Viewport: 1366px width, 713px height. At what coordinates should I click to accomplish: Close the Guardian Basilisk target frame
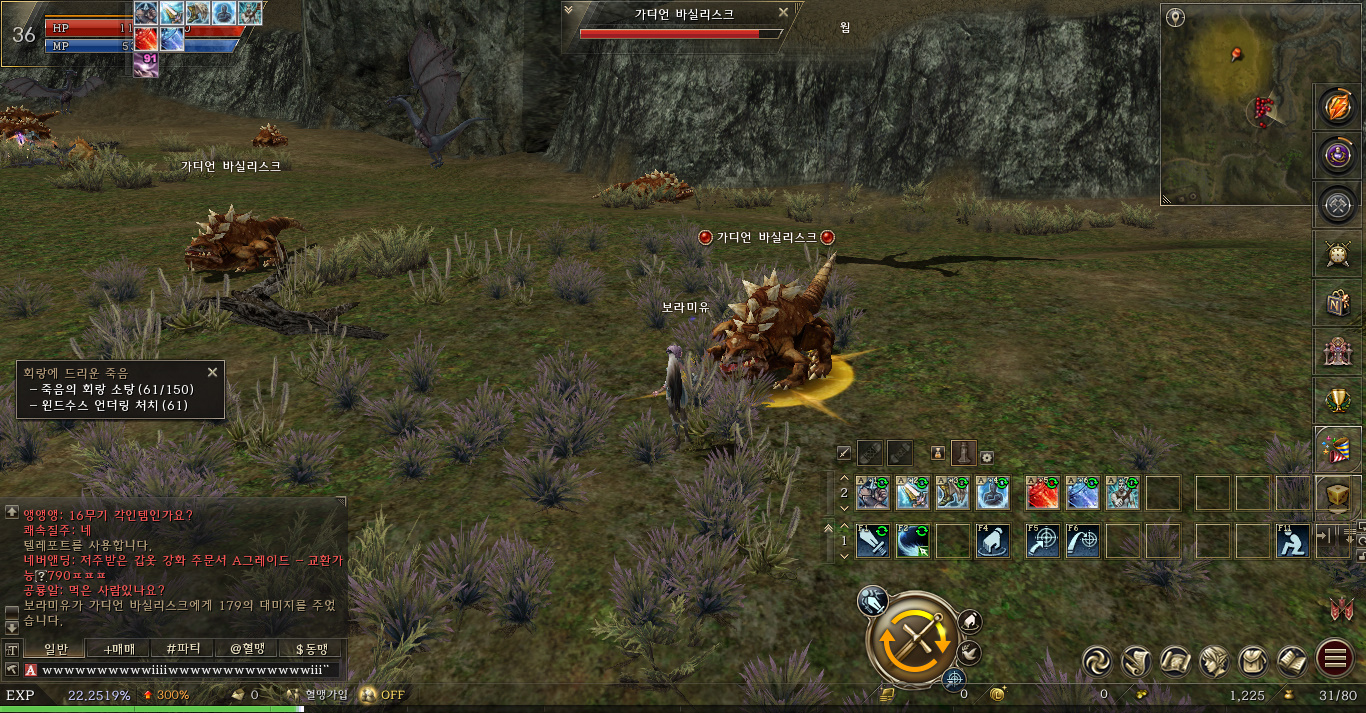784,13
